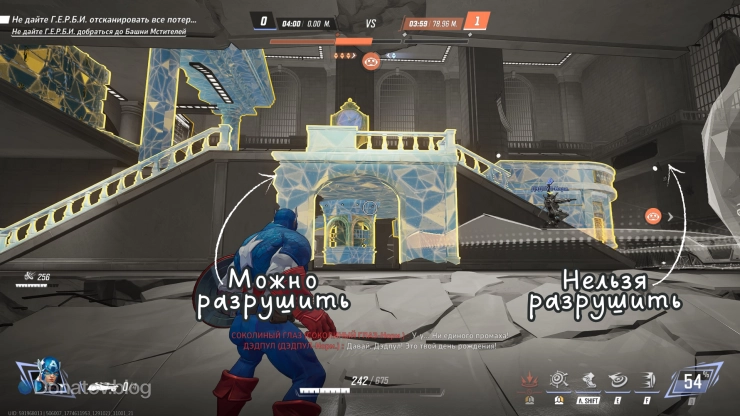Click the orange robot objective marker at top
The width and height of the screenshot is (740, 416).
click(x=371, y=61)
